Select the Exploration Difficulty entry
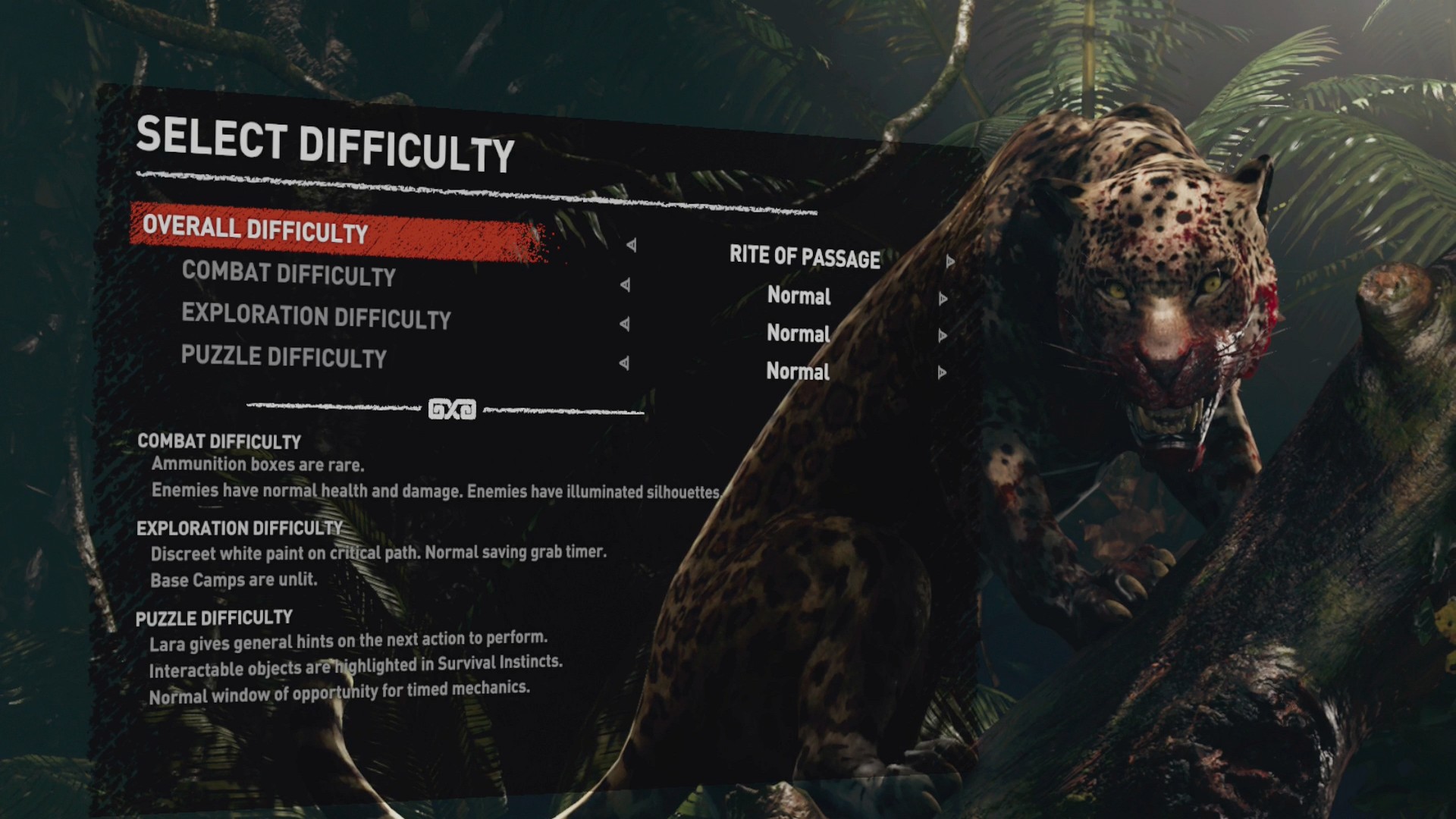1456x819 pixels. click(x=315, y=316)
